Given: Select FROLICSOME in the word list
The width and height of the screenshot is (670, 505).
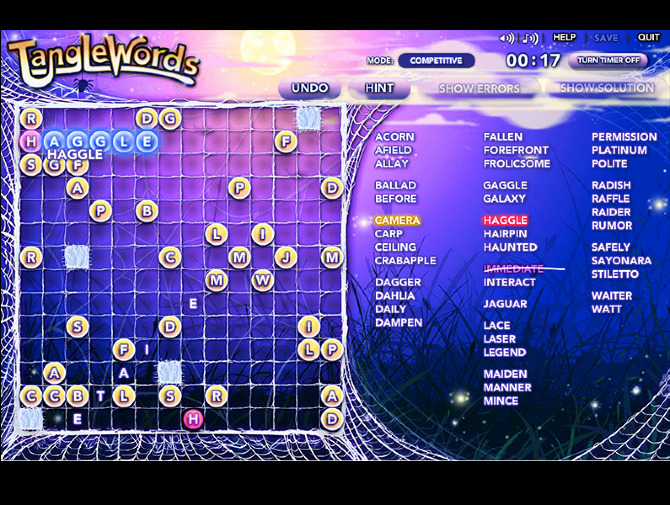Looking at the screenshot, I should [x=517, y=163].
